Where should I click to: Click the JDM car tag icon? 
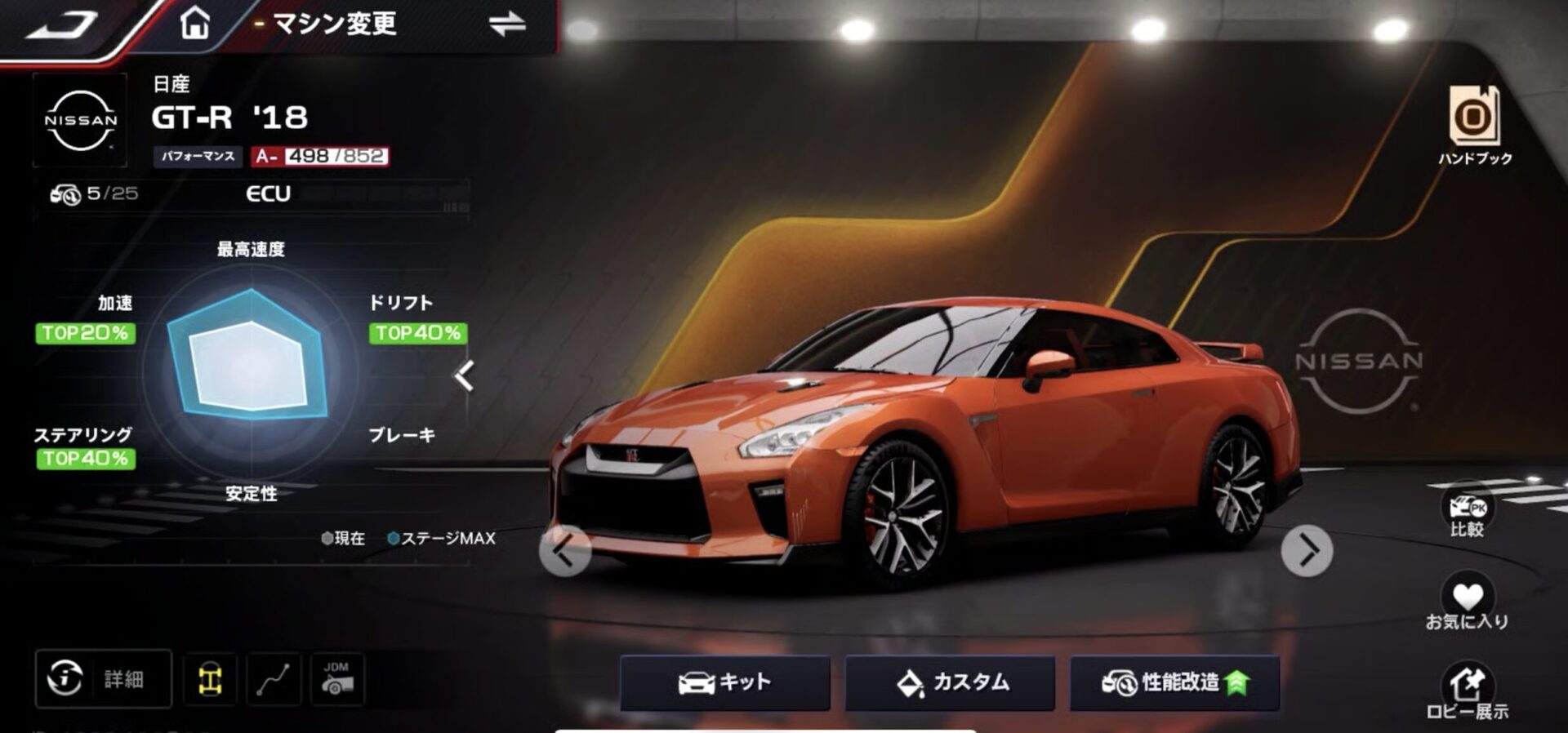336,679
